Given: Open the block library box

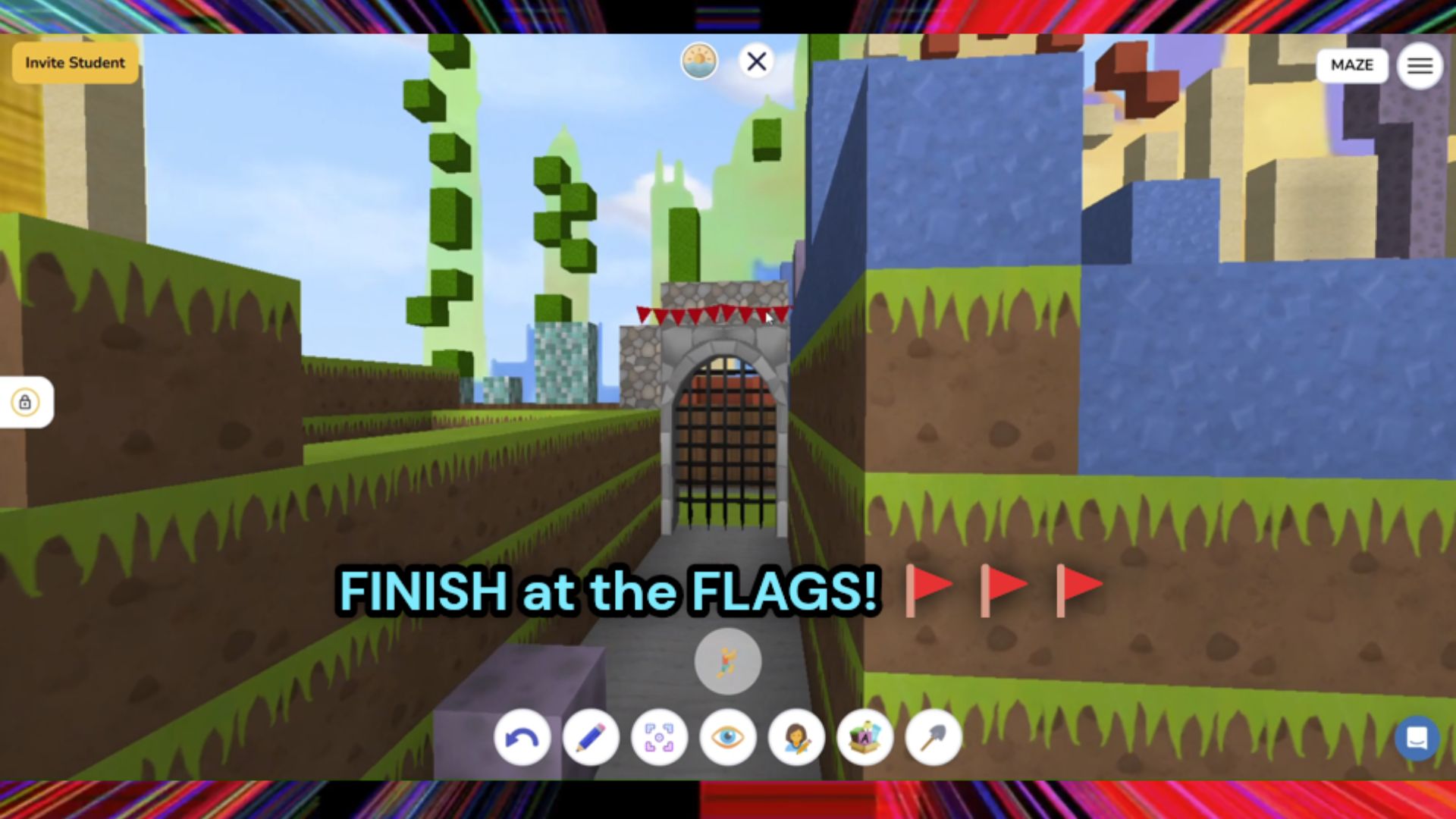Looking at the screenshot, I should click(x=864, y=737).
